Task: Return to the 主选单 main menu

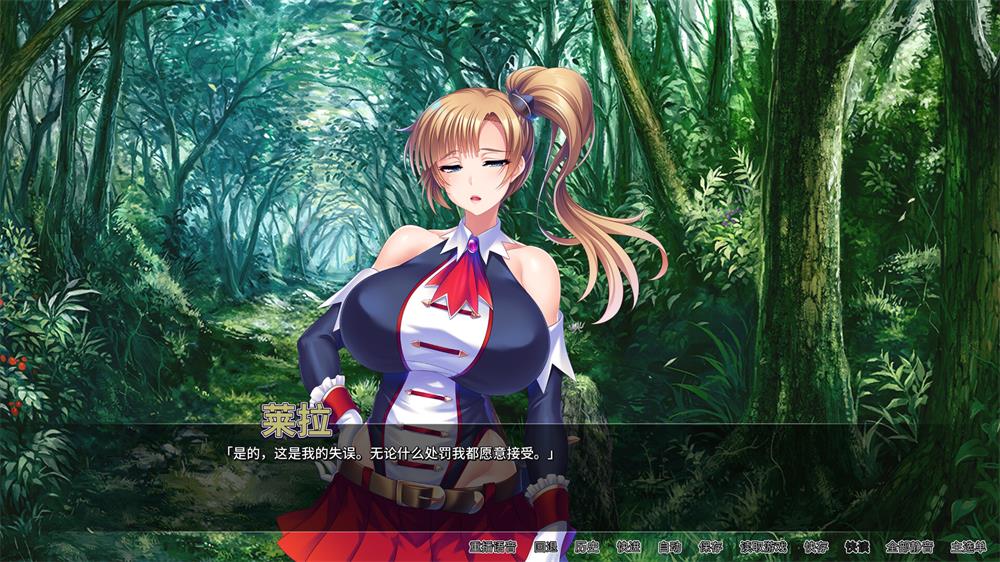Action: point(967,547)
